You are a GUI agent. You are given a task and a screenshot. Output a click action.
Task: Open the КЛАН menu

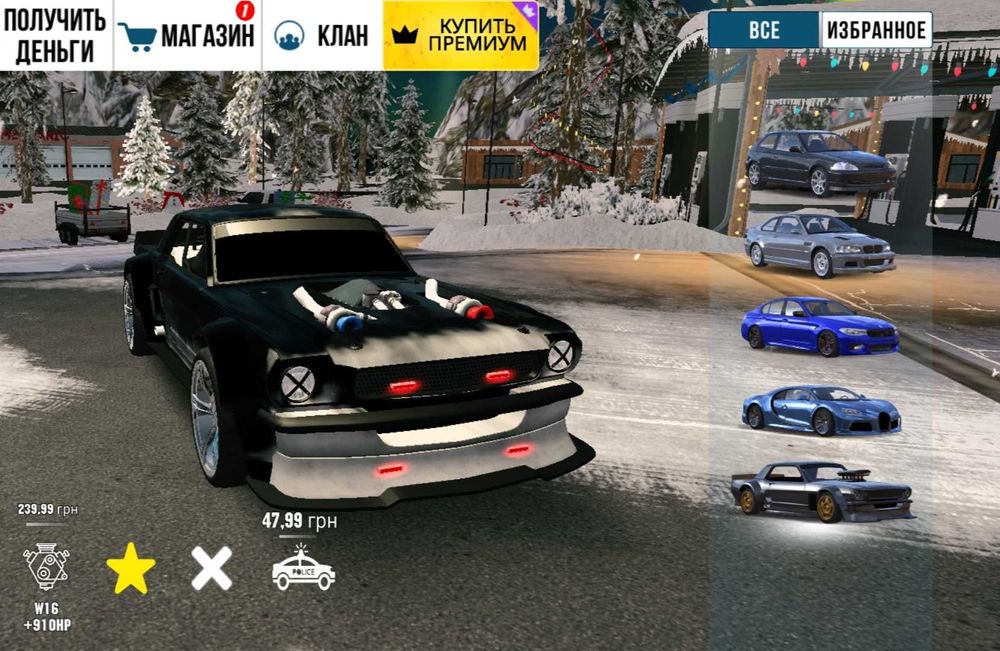321,36
